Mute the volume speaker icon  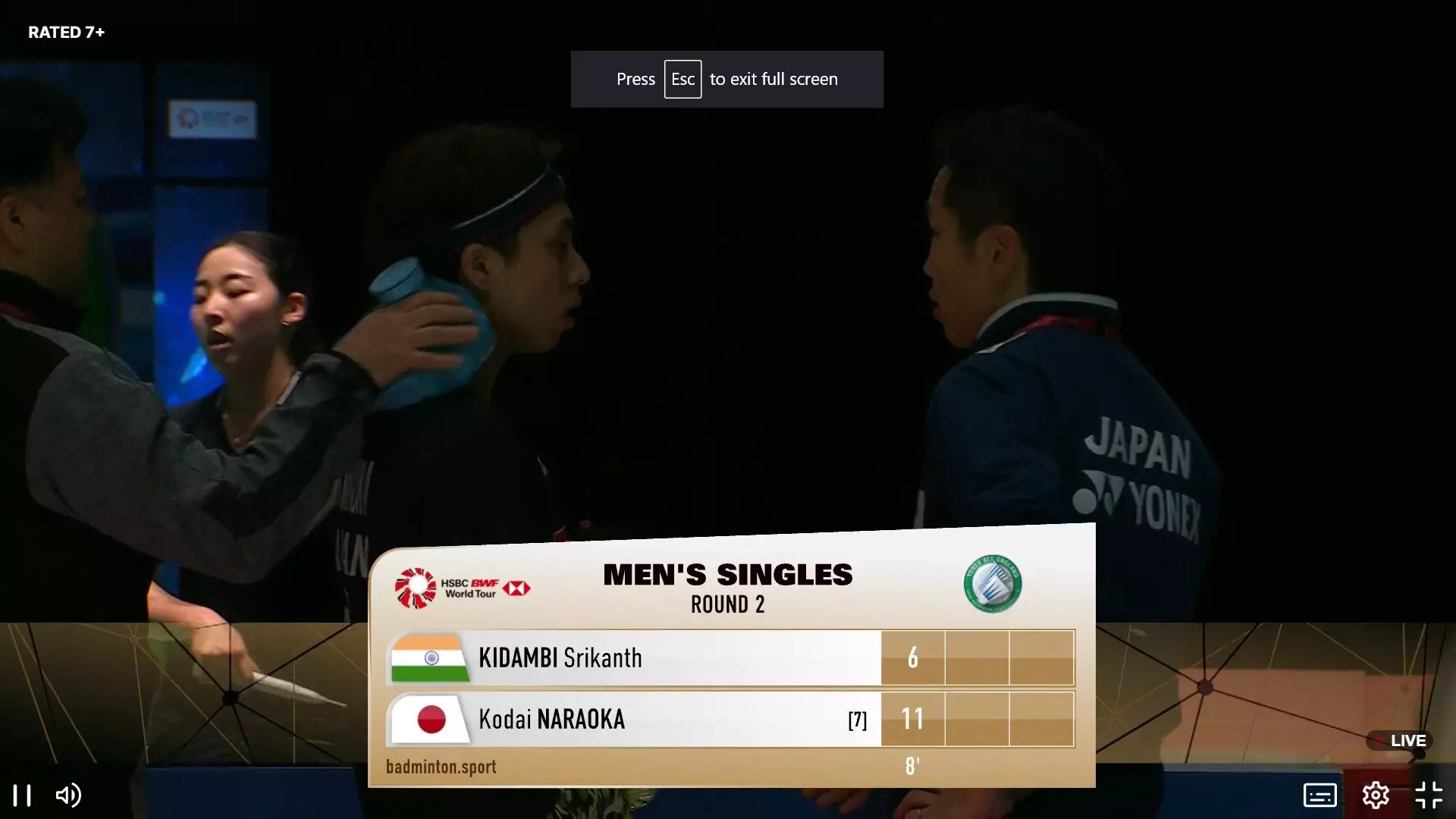[68, 795]
